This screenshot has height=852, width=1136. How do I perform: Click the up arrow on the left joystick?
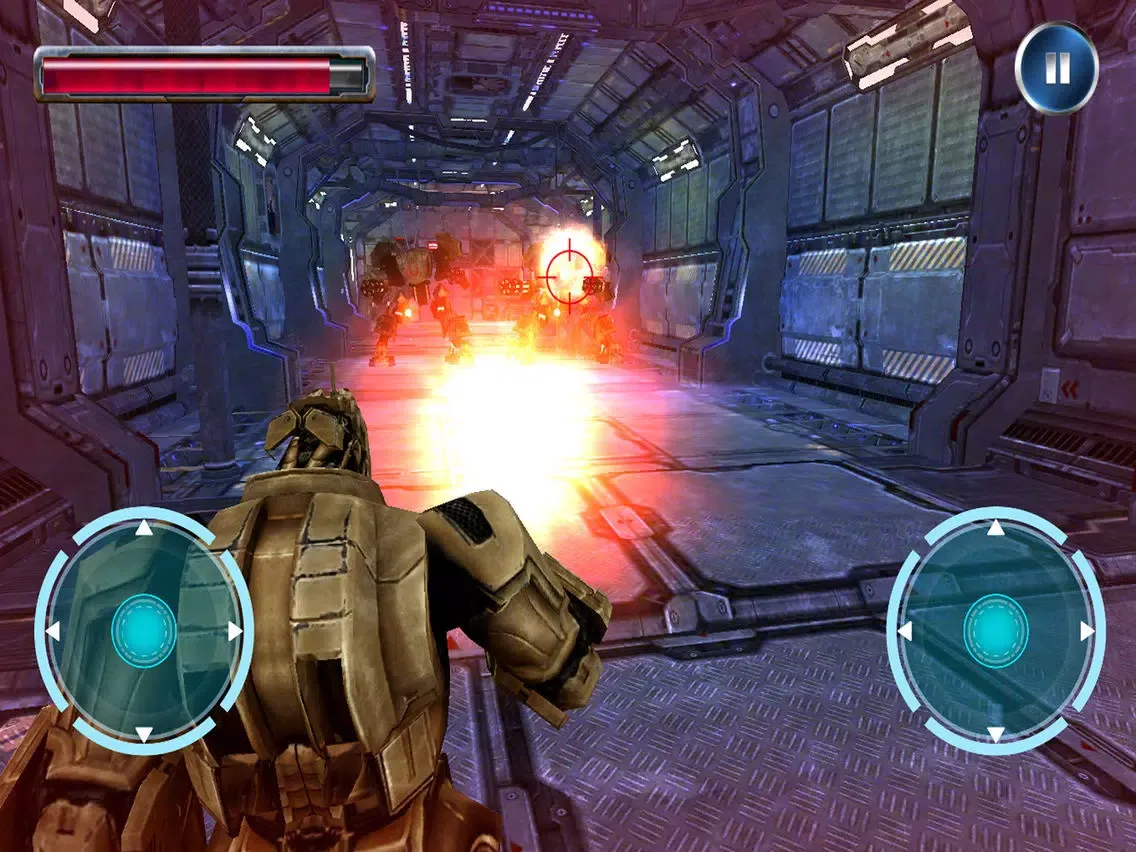[144, 528]
